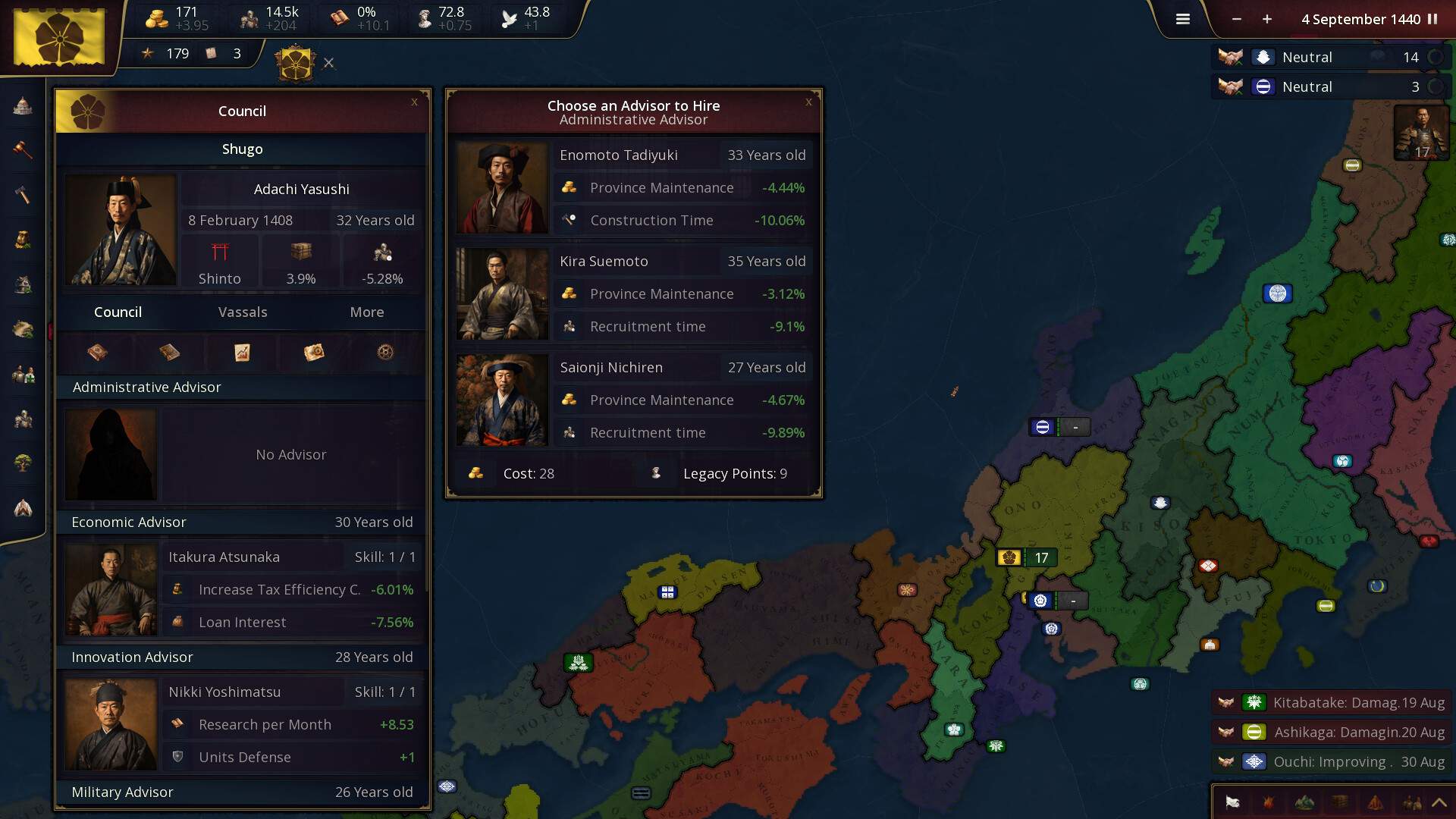Click the minus button to slow game speed
1456x819 pixels.
(1238, 20)
